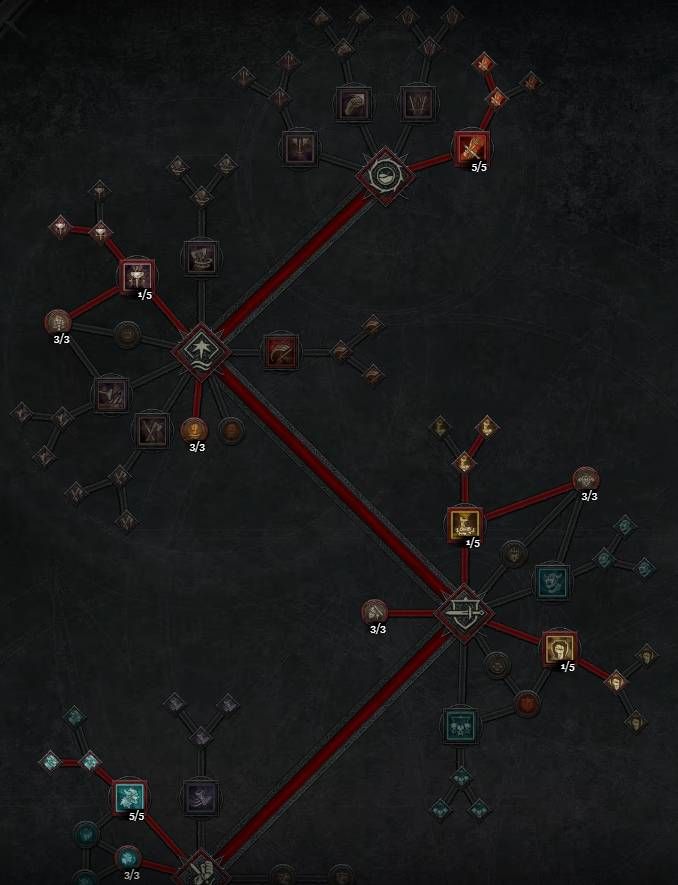The width and height of the screenshot is (678, 885).
Task: Open the star-and-waves cluster hub node
Action: point(202,350)
